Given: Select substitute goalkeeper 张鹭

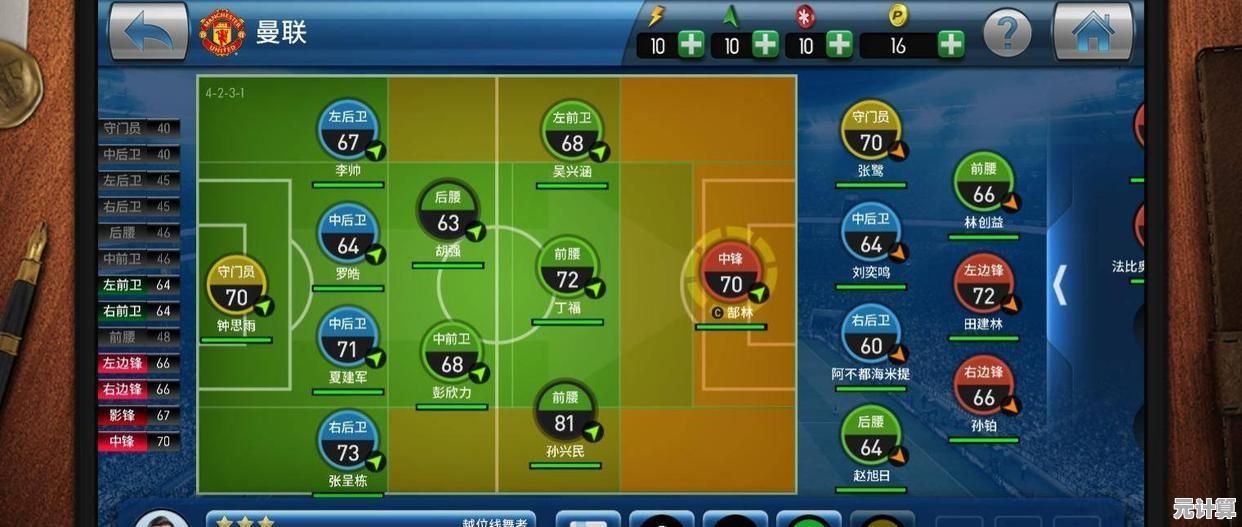Looking at the screenshot, I should coord(871,132).
